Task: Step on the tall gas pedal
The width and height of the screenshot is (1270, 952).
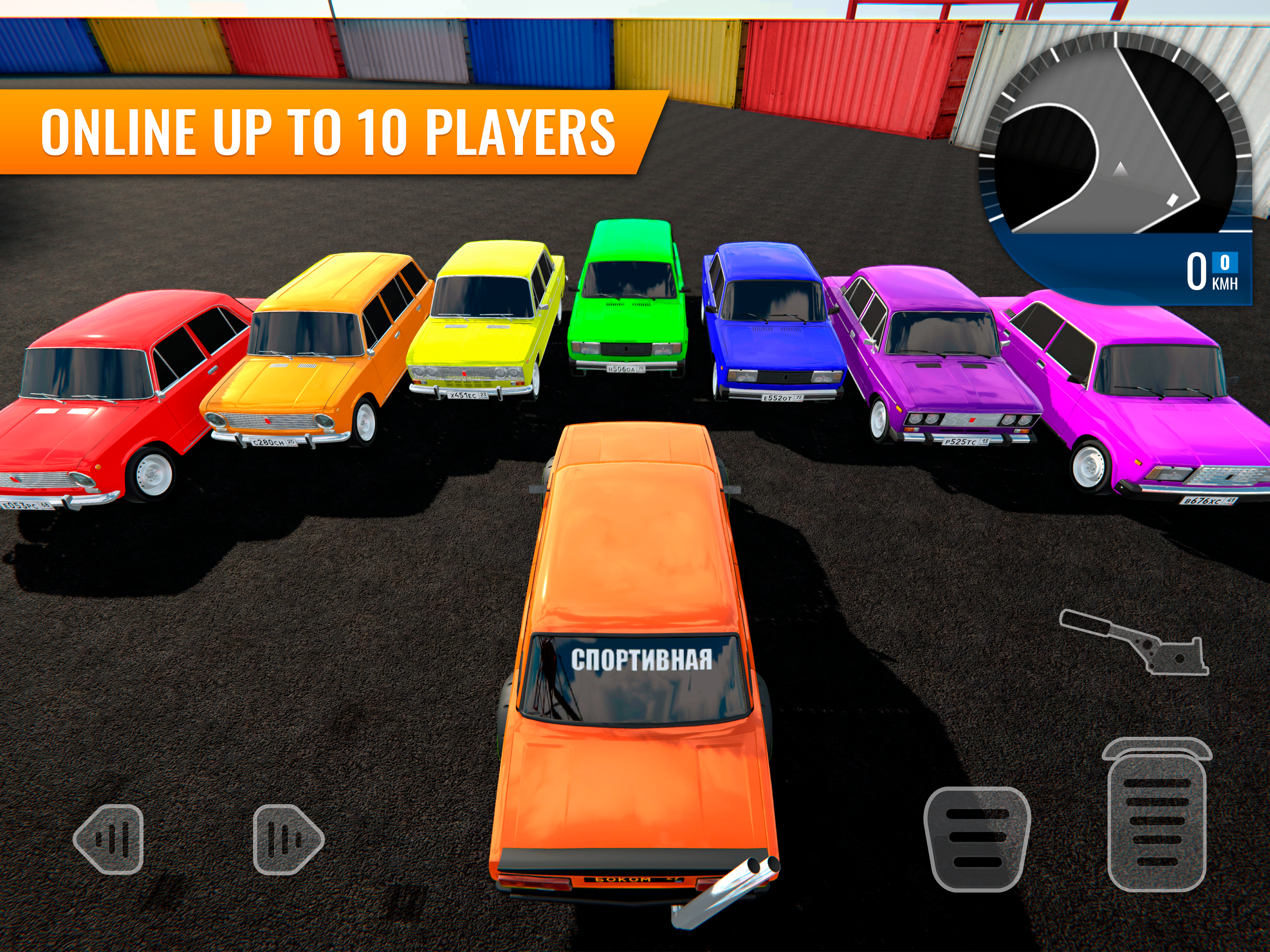Action: pos(1156,815)
